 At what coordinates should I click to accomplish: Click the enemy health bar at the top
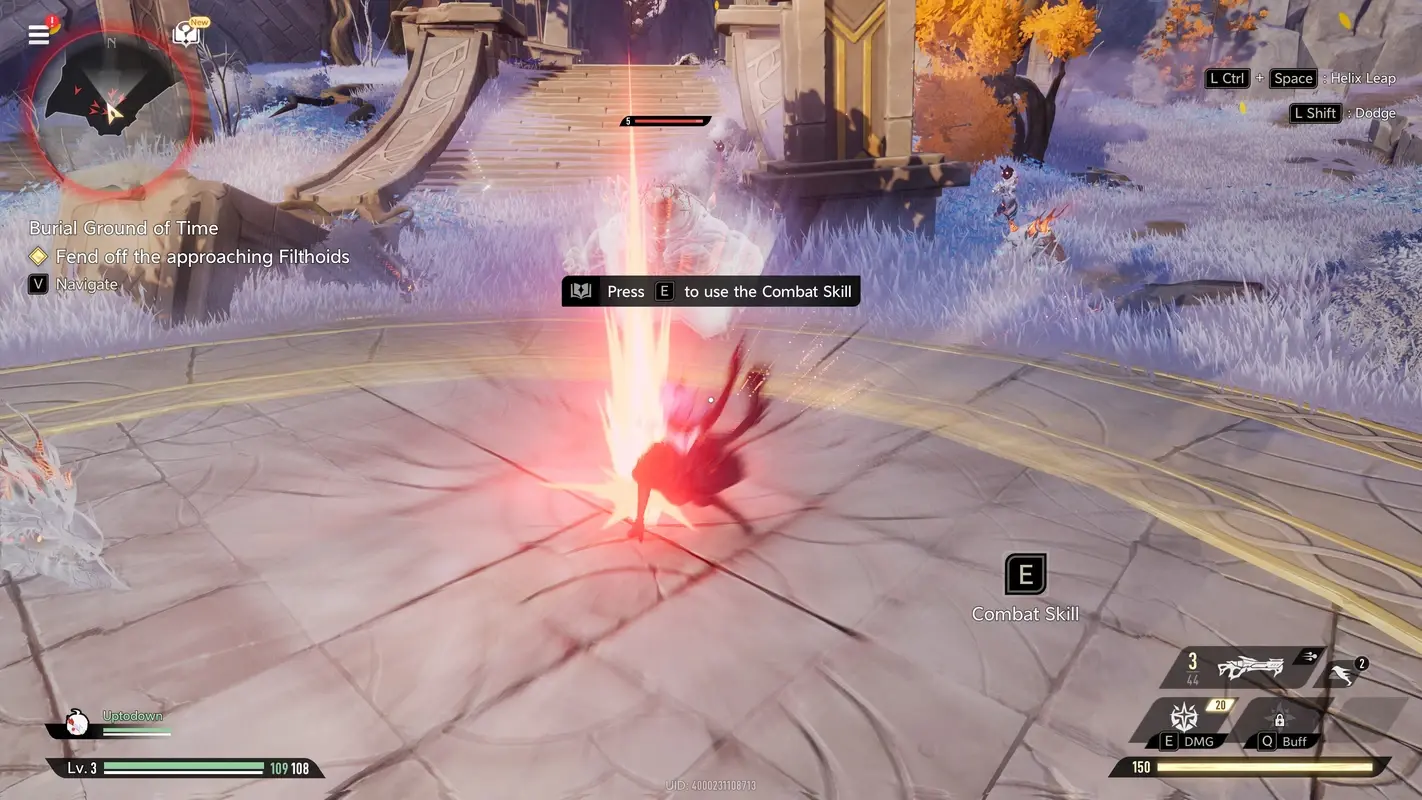pos(663,119)
